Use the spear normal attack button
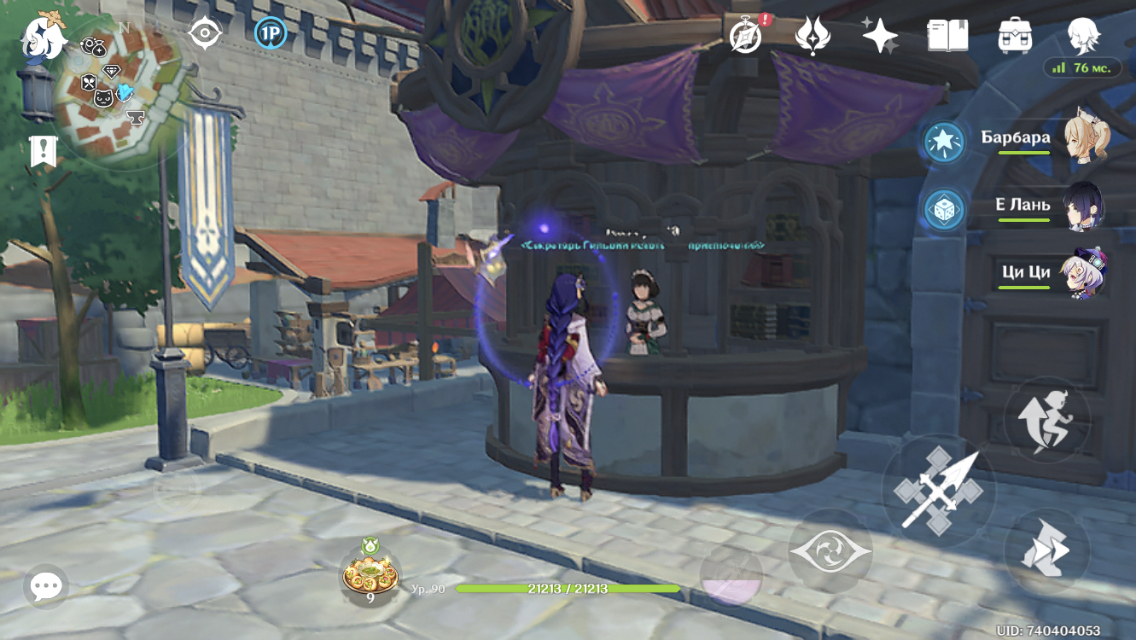The height and width of the screenshot is (640, 1136). 938,490
